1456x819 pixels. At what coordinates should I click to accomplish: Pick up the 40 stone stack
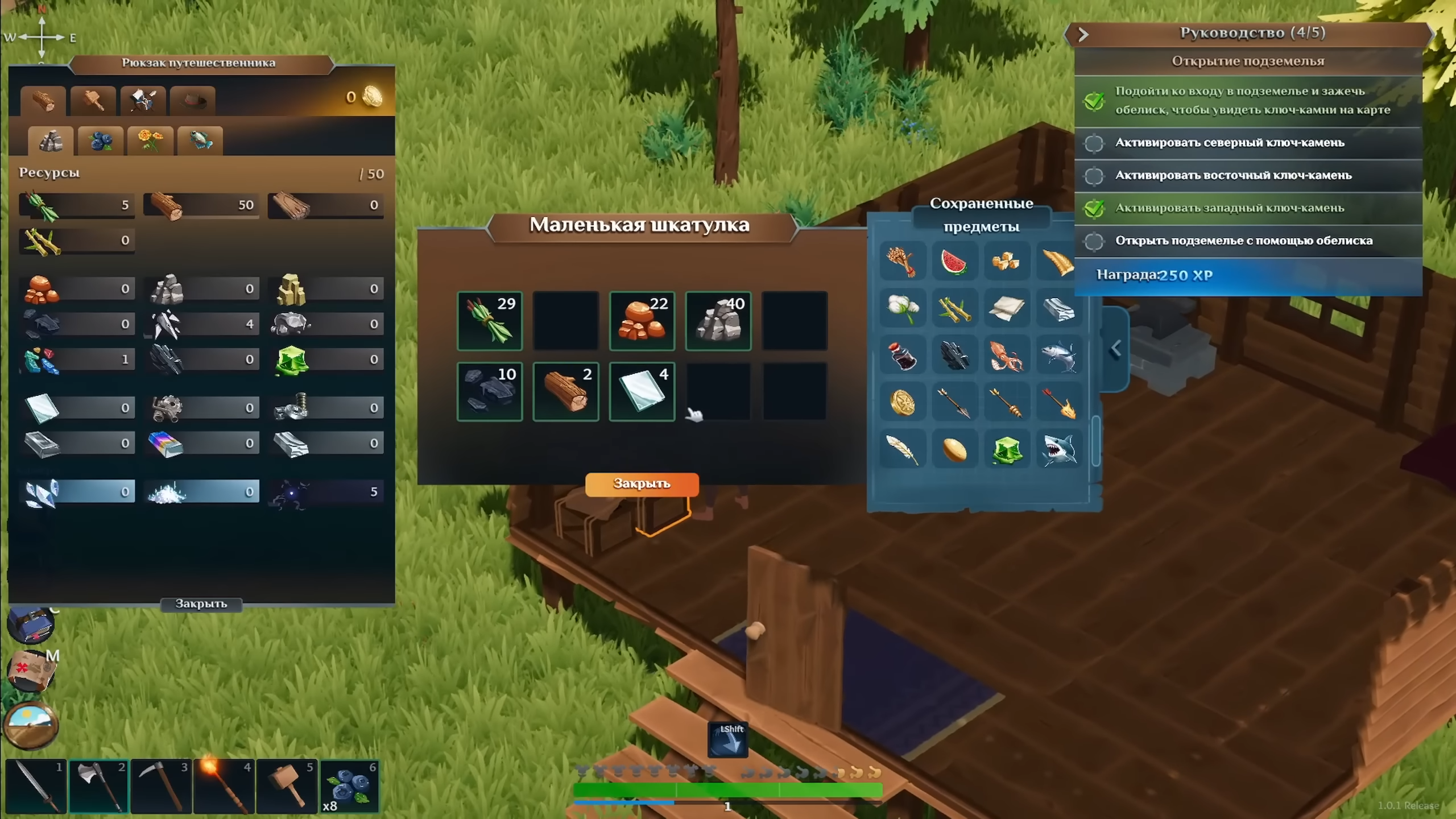click(718, 321)
